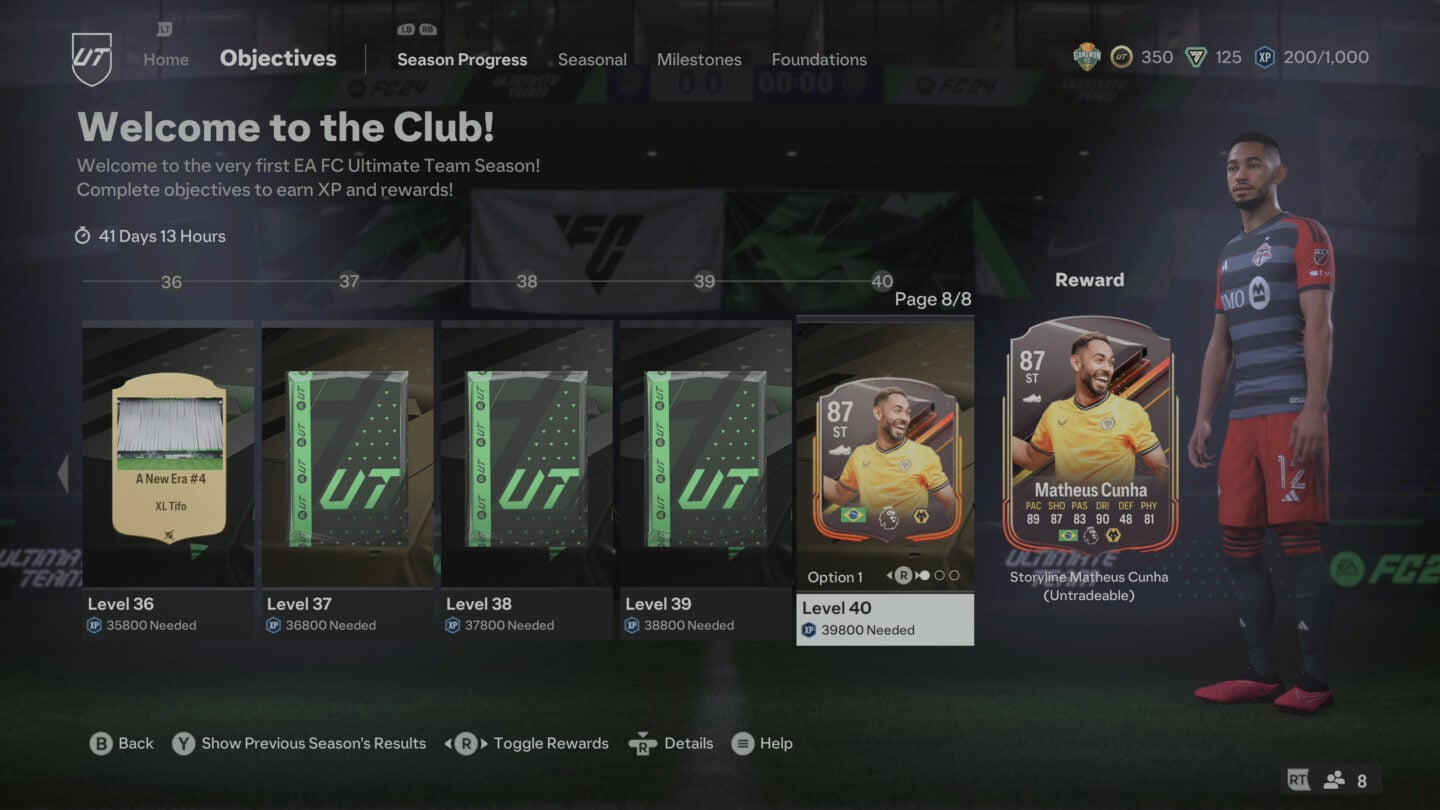Open the Seasonal tab

(592, 60)
